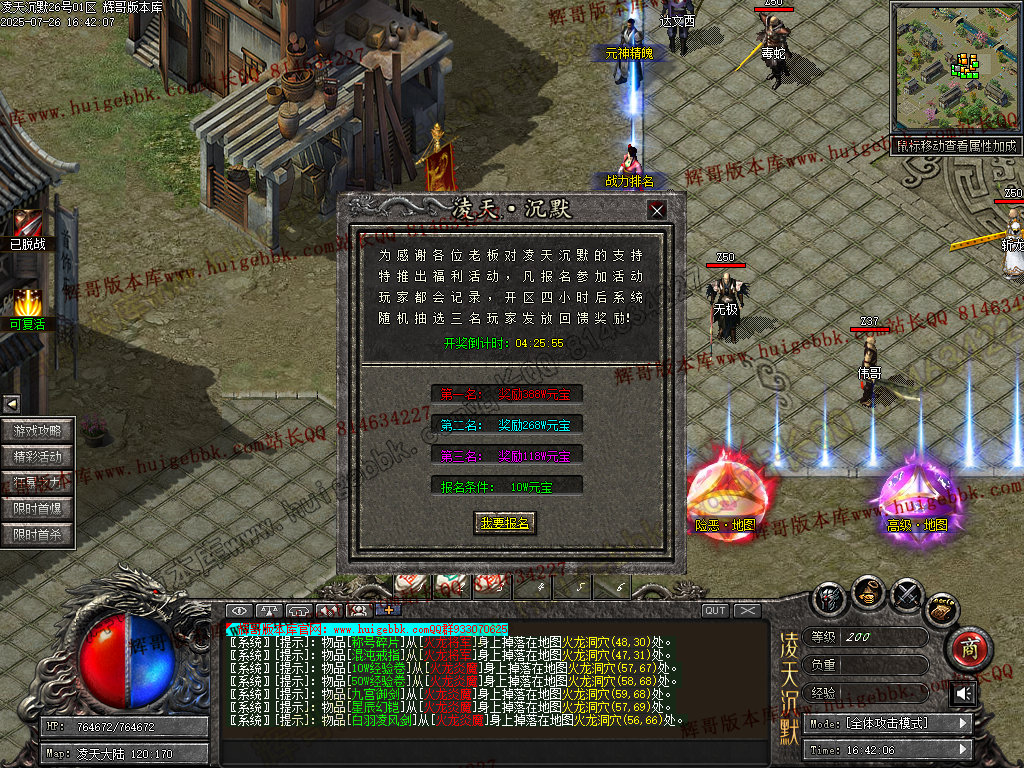Click the 高级·地图 advanced map orb
Image resolution: width=1024 pixels, height=768 pixels.
pos(916,495)
